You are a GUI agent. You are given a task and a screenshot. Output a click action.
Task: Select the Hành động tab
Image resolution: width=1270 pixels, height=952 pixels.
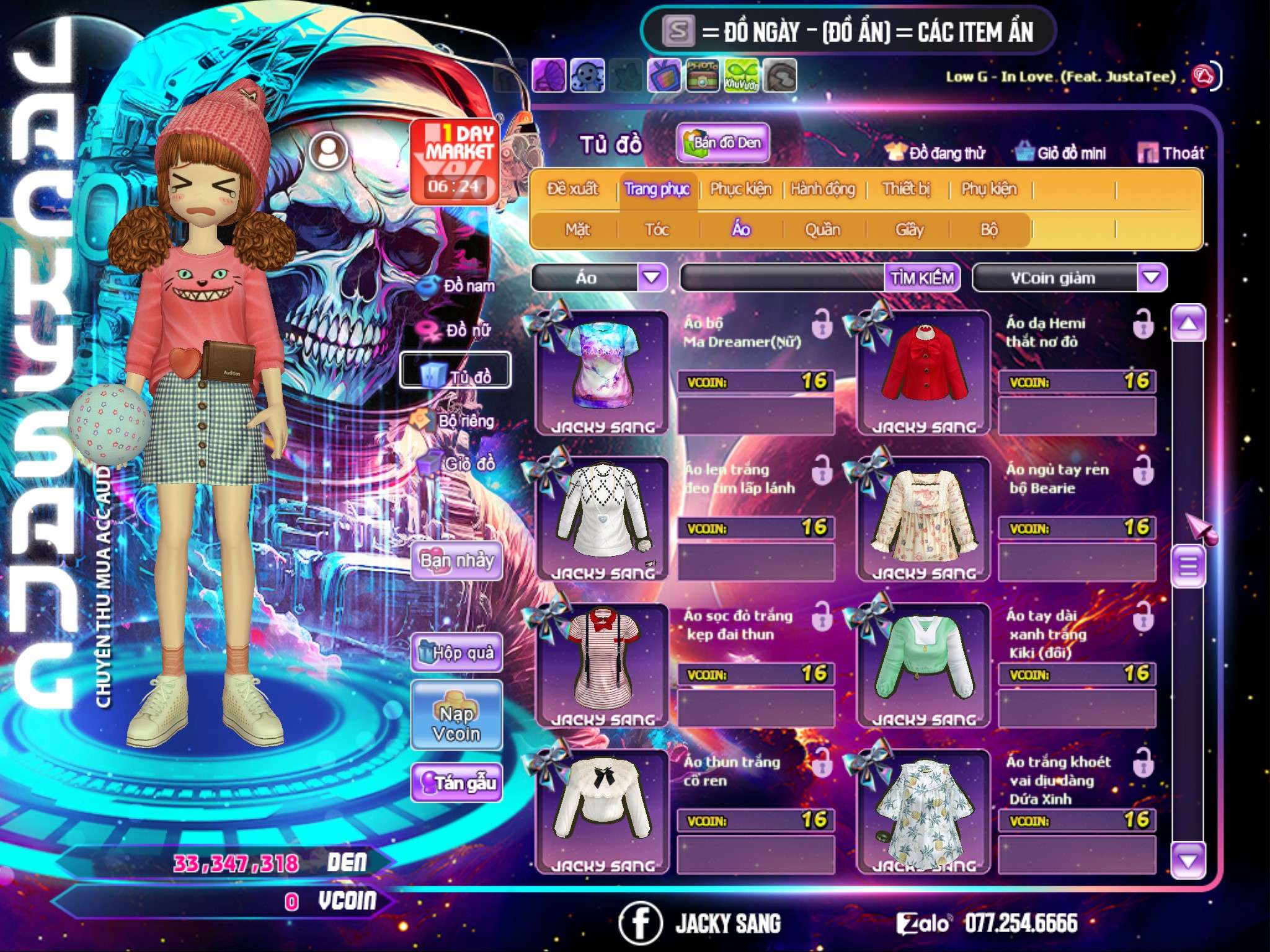click(x=823, y=188)
